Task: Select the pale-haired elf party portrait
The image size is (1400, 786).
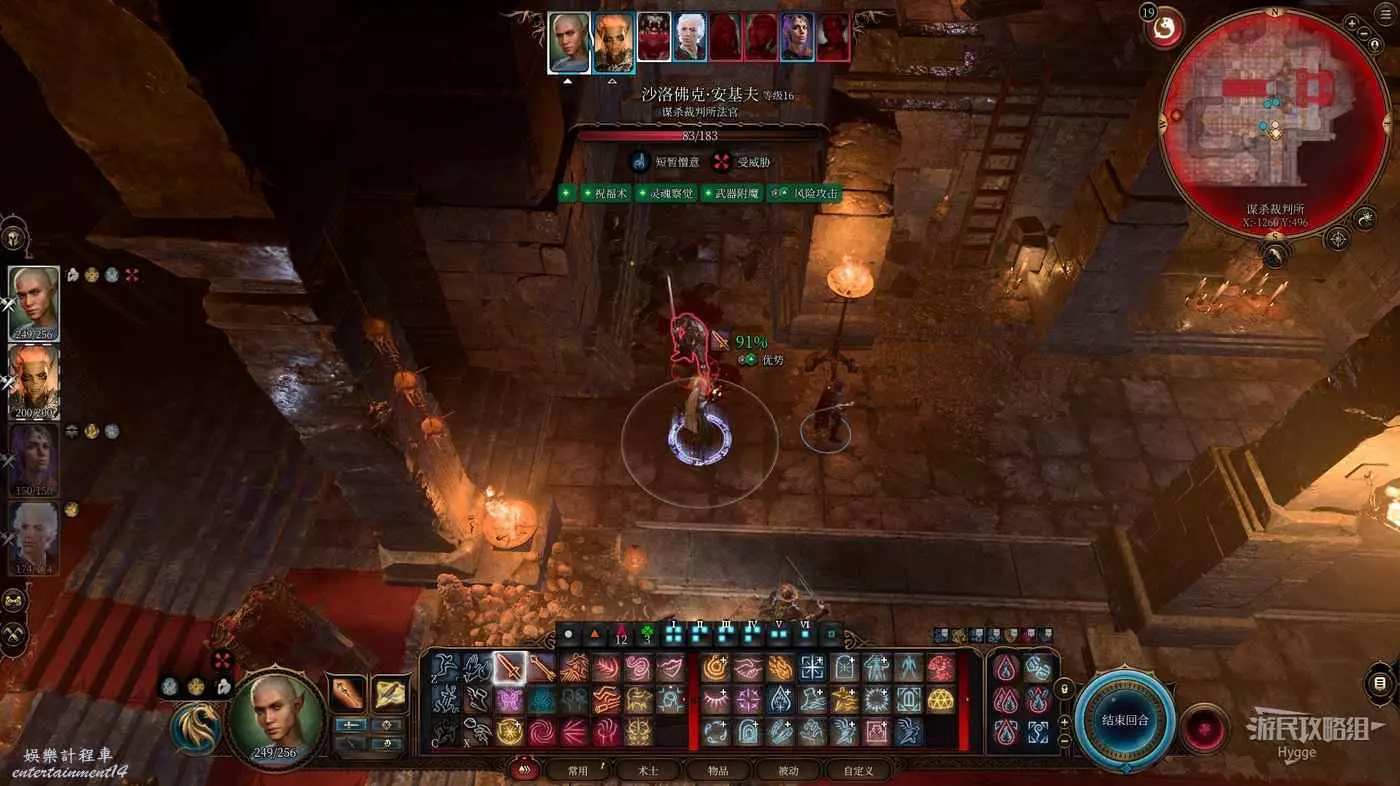Action: point(34,303)
